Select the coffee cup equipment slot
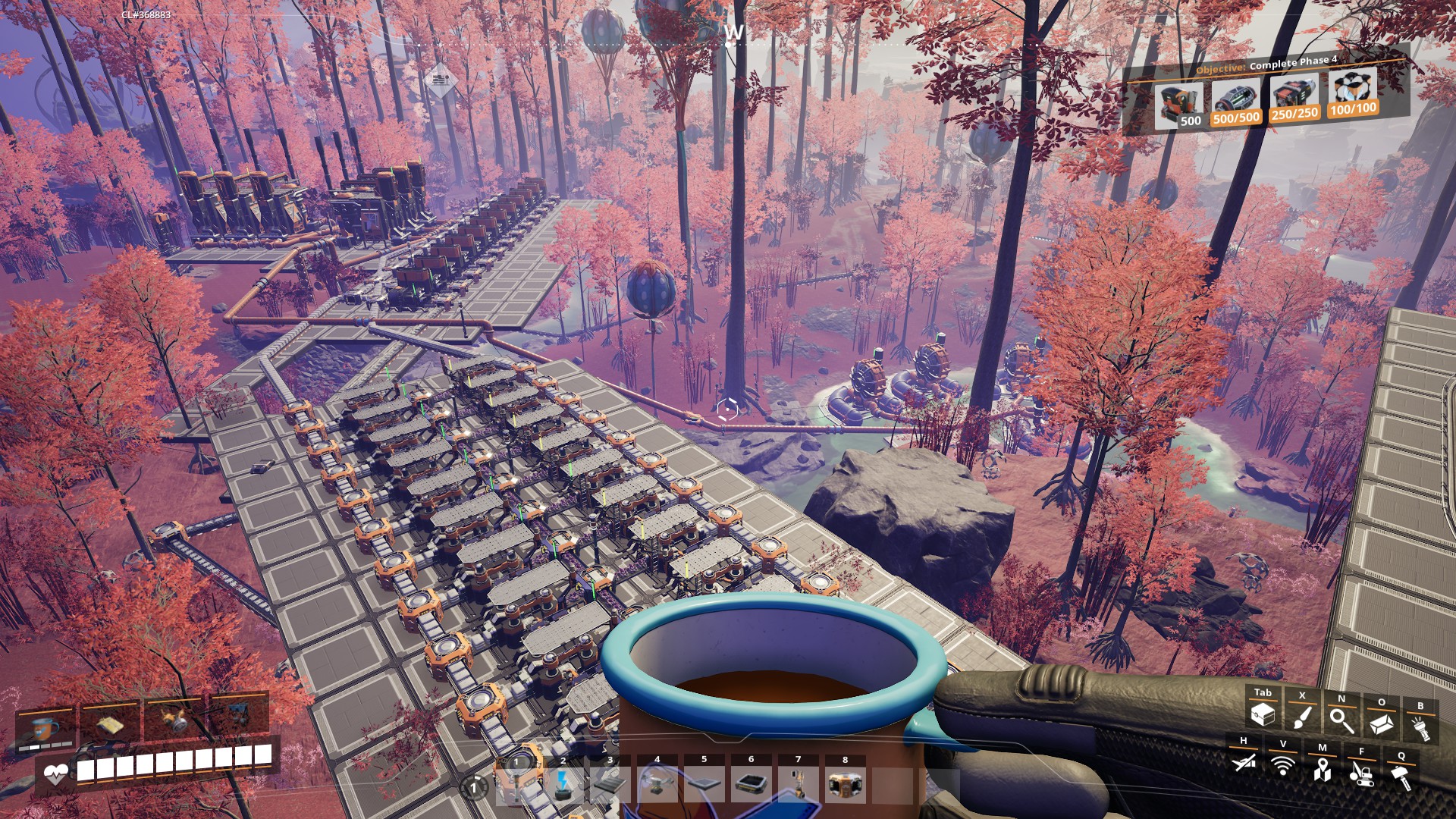 click(45, 728)
